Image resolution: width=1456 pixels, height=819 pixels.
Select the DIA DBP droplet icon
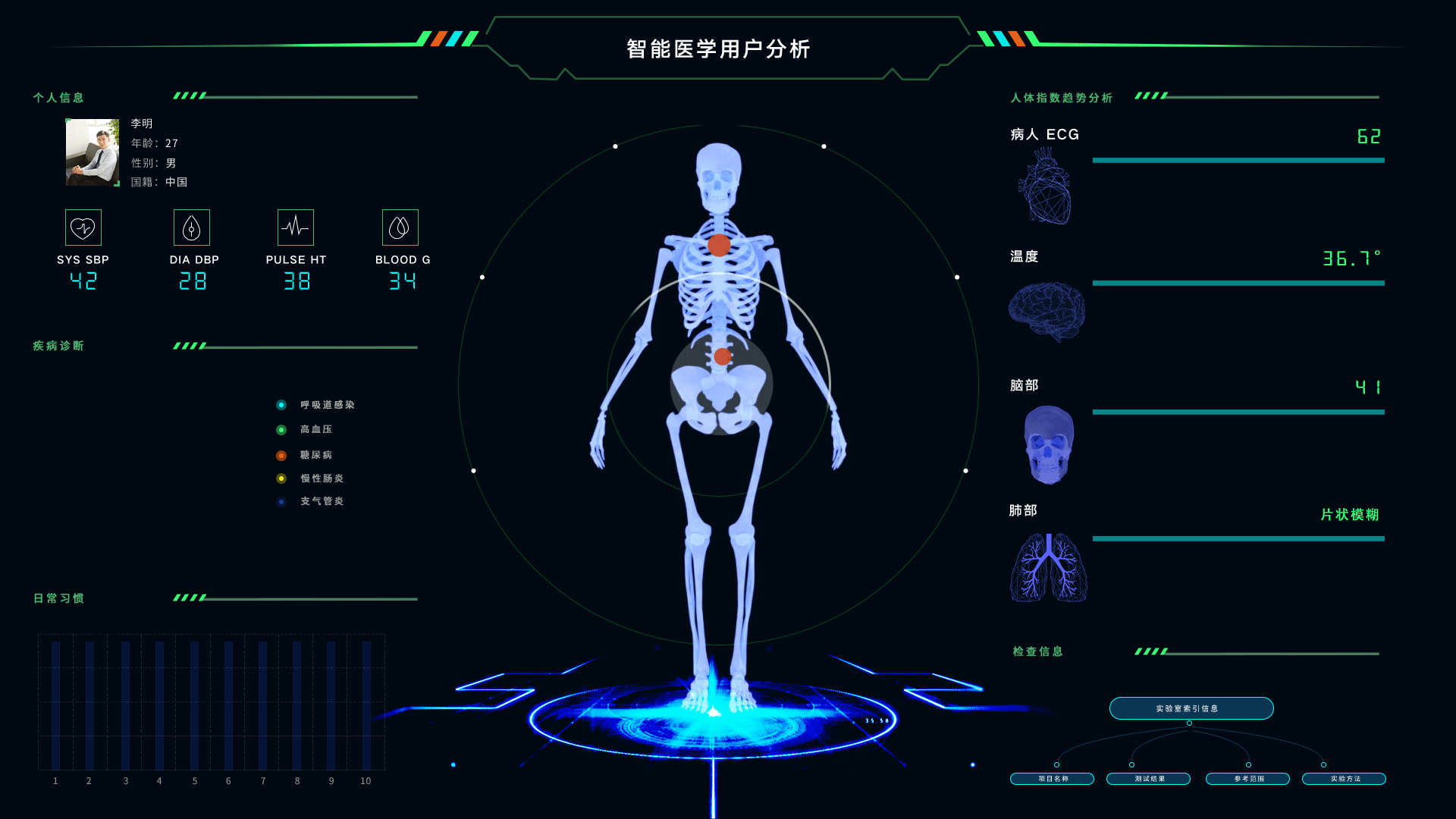pyautogui.click(x=192, y=227)
